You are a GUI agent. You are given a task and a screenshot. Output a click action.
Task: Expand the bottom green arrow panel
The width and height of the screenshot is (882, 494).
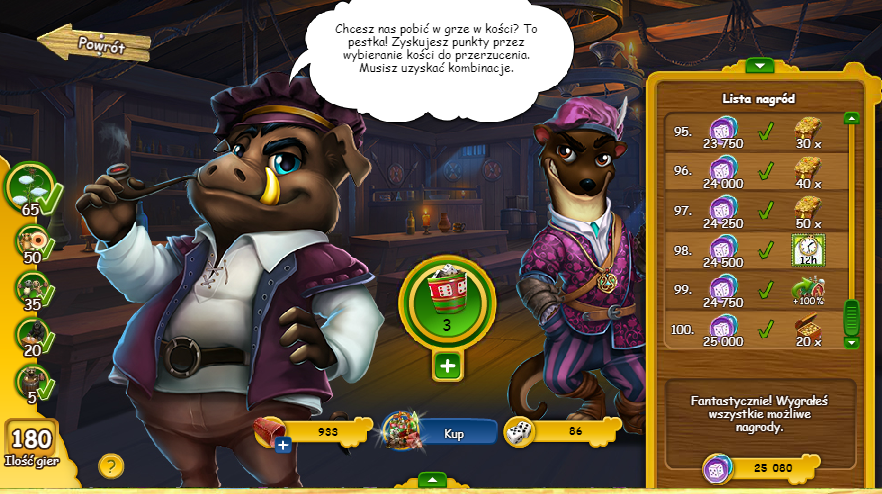point(431,480)
